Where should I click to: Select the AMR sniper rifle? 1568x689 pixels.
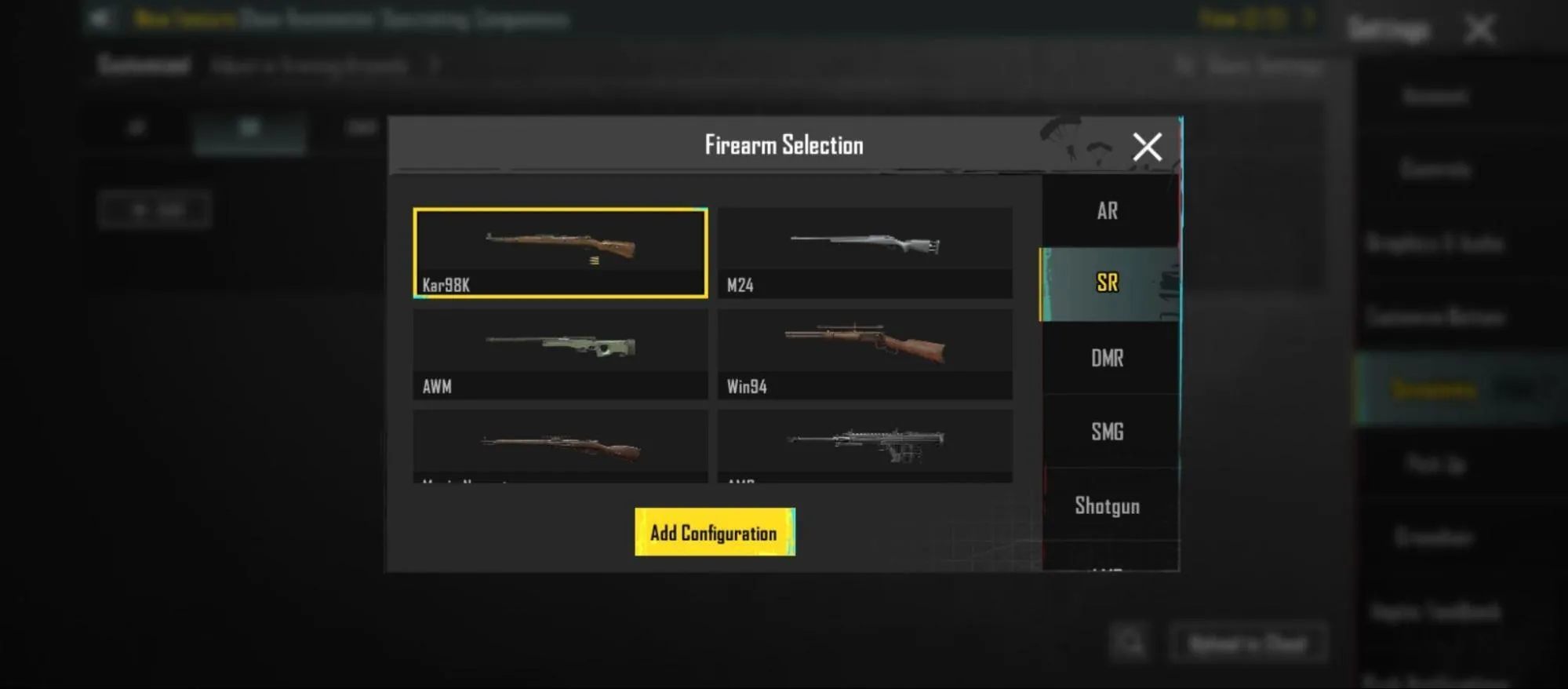coord(864,447)
